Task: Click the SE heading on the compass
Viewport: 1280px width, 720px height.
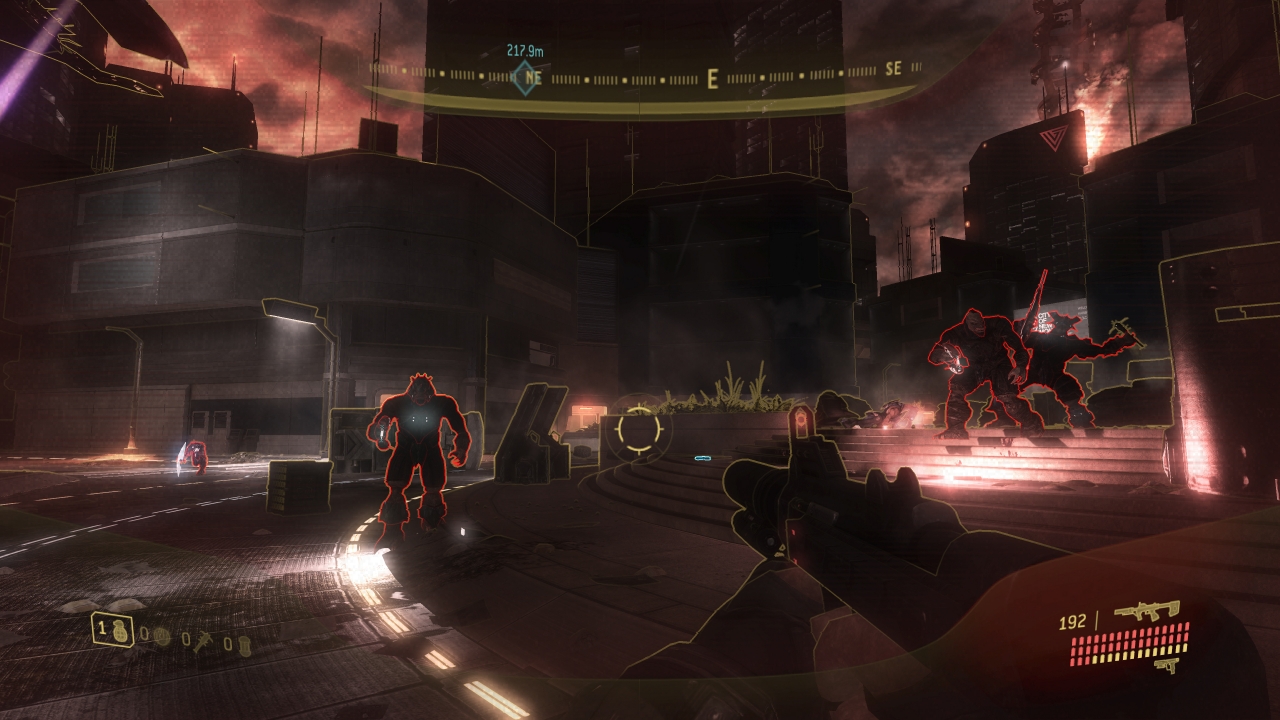Action: 893,69
